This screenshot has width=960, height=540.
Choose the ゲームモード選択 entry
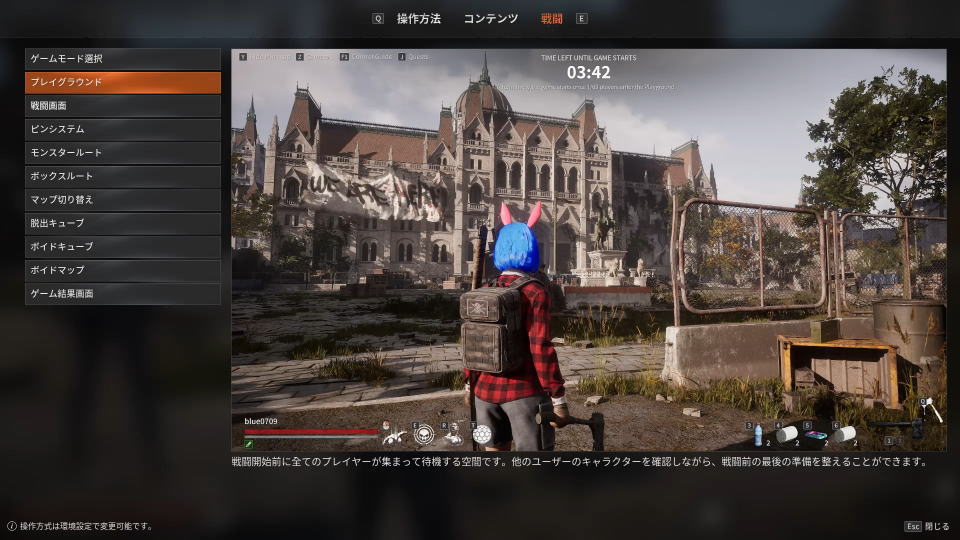[x=122, y=59]
